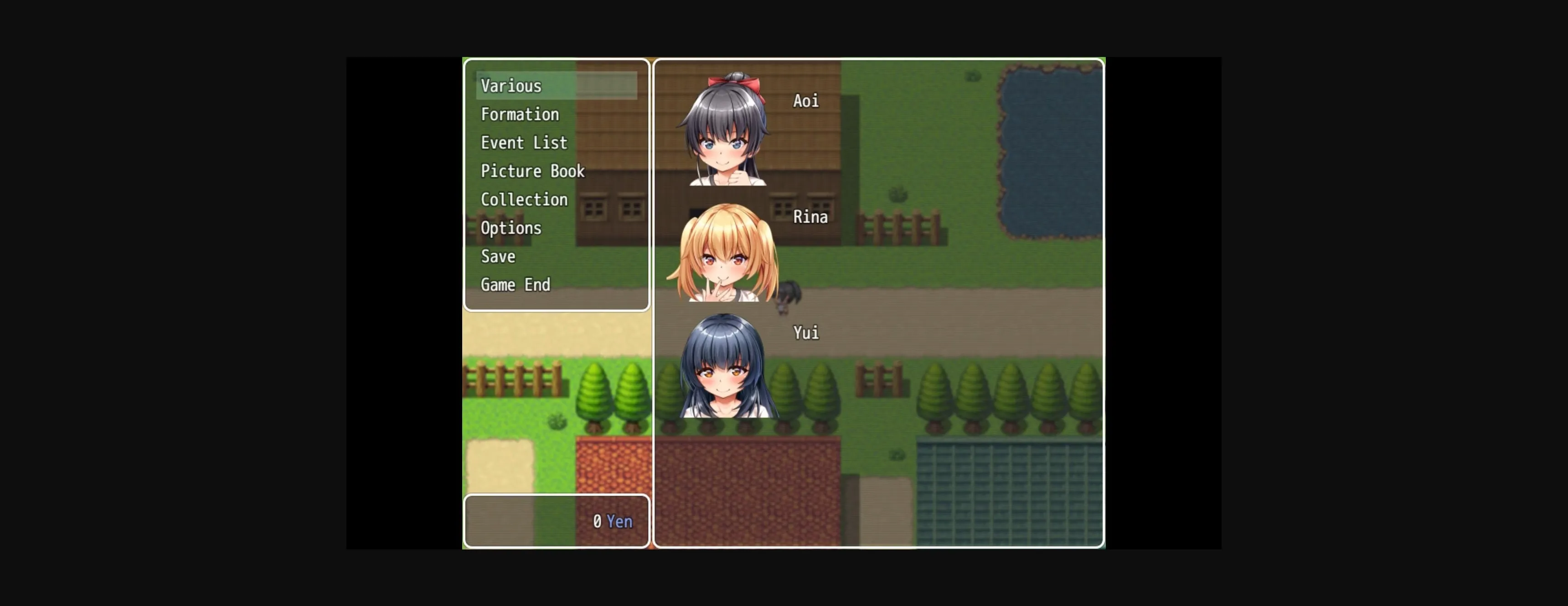Open the Picture Book
This screenshot has height=606, width=1568.
[x=532, y=171]
